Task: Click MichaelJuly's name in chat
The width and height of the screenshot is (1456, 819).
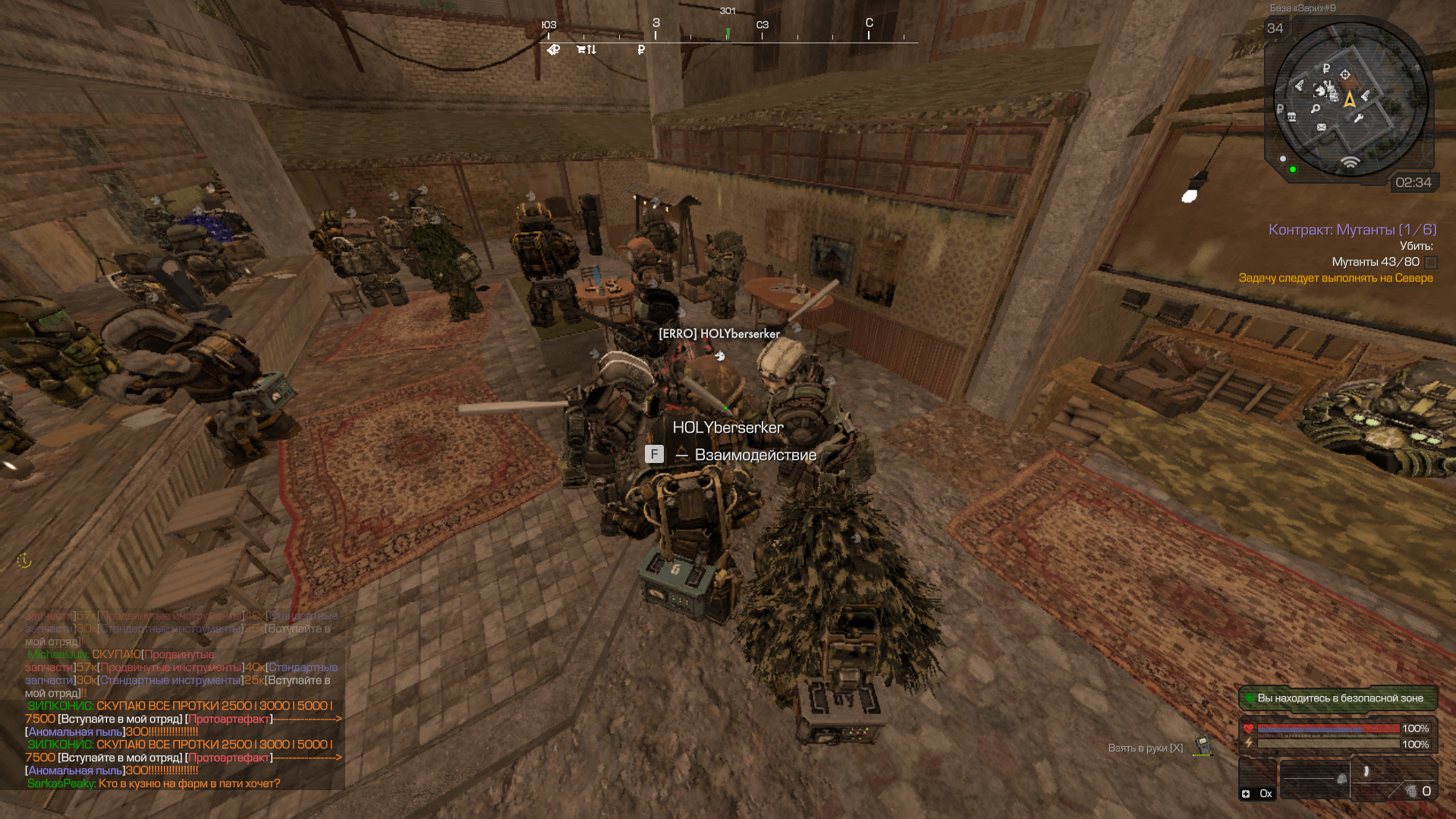Action: tap(58, 654)
